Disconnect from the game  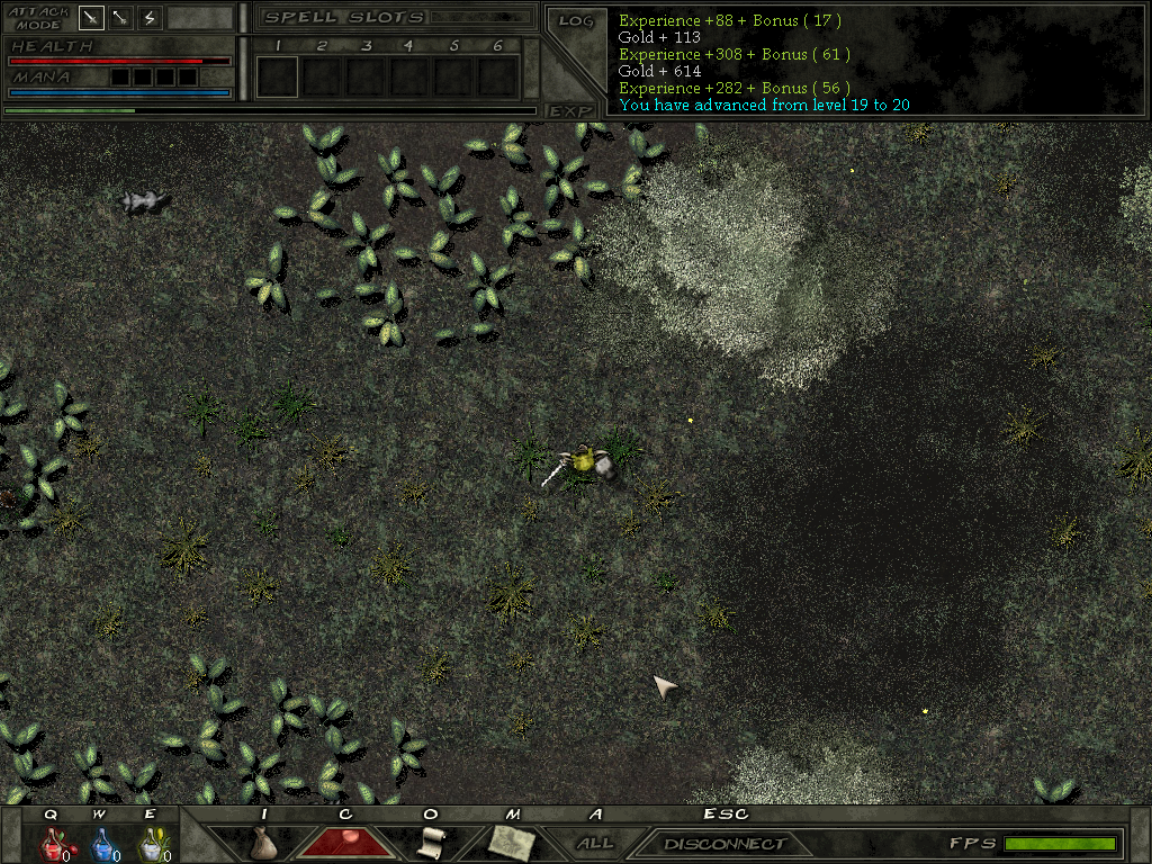[x=724, y=844]
